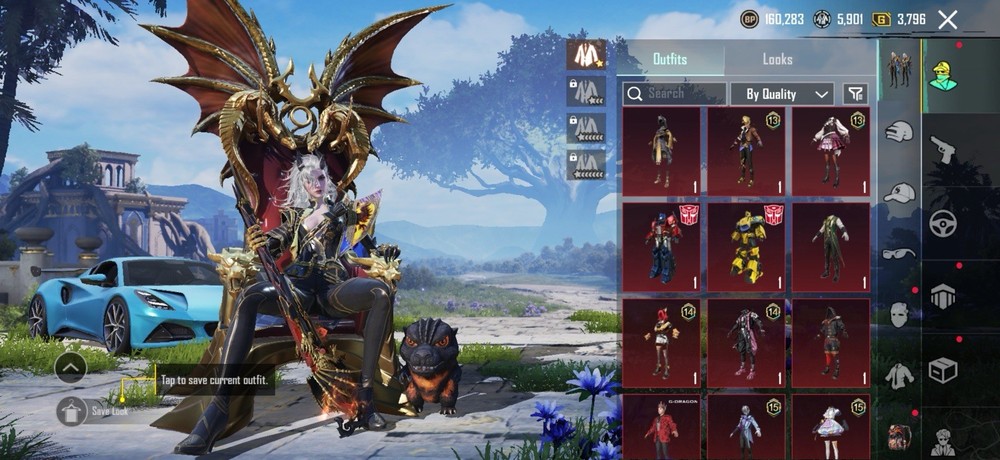1000x460 pixels.
Task: Open the face mask category
Action: [x=900, y=314]
